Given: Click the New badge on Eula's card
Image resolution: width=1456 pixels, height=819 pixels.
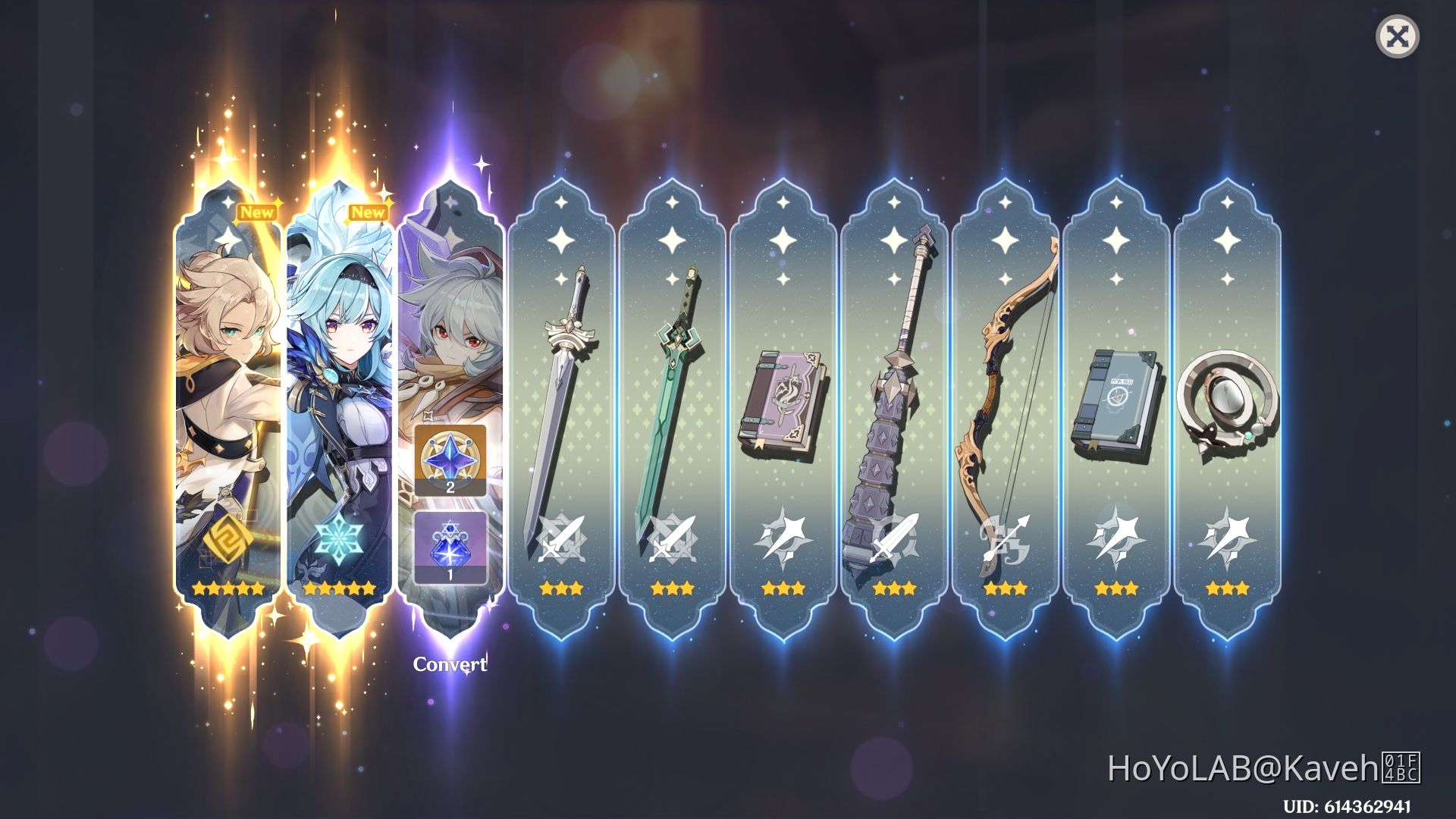Looking at the screenshot, I should pyautogui.click(x=369, y=214).
